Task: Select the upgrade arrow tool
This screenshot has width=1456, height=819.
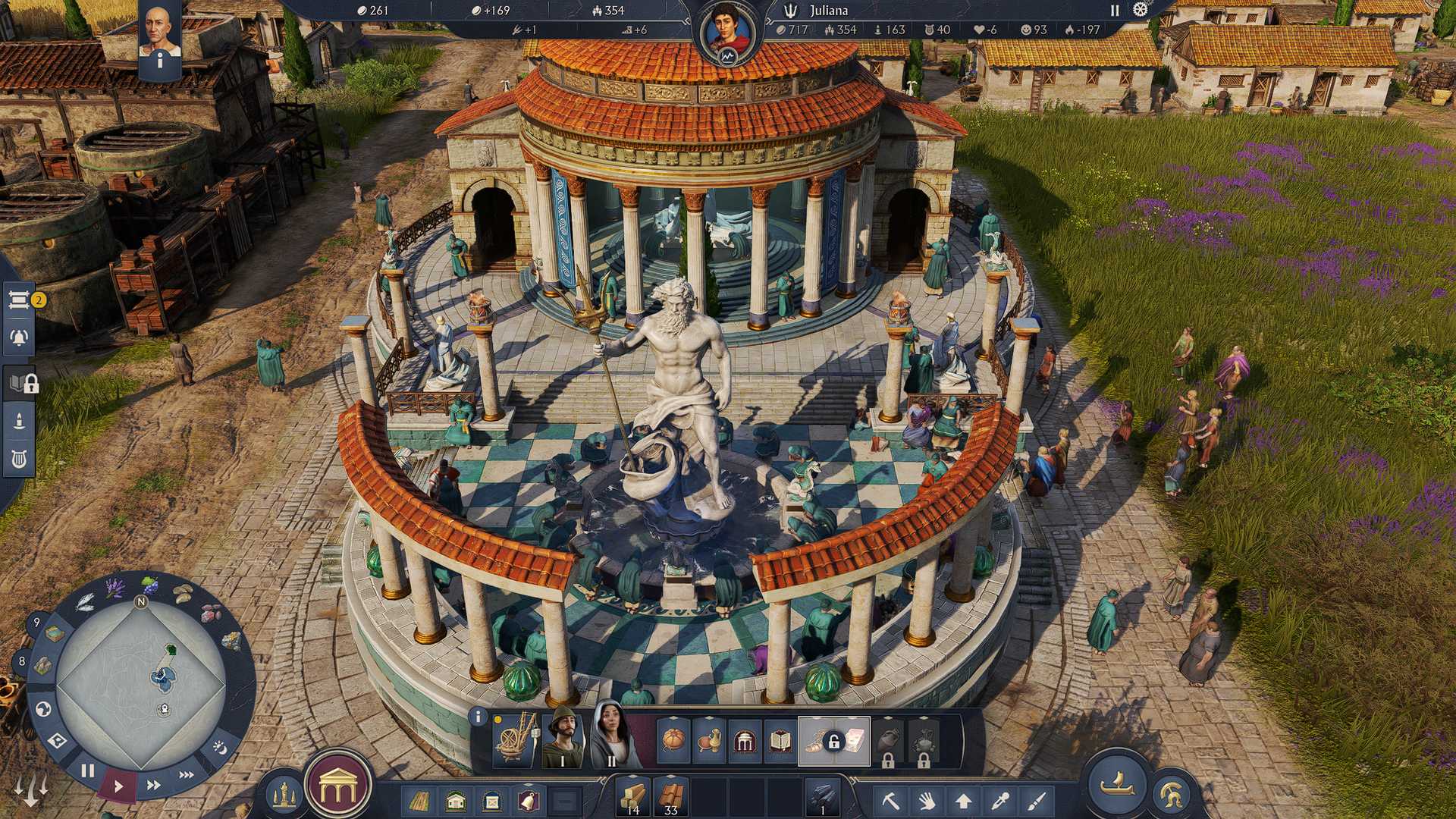Action: coord(964,802)
